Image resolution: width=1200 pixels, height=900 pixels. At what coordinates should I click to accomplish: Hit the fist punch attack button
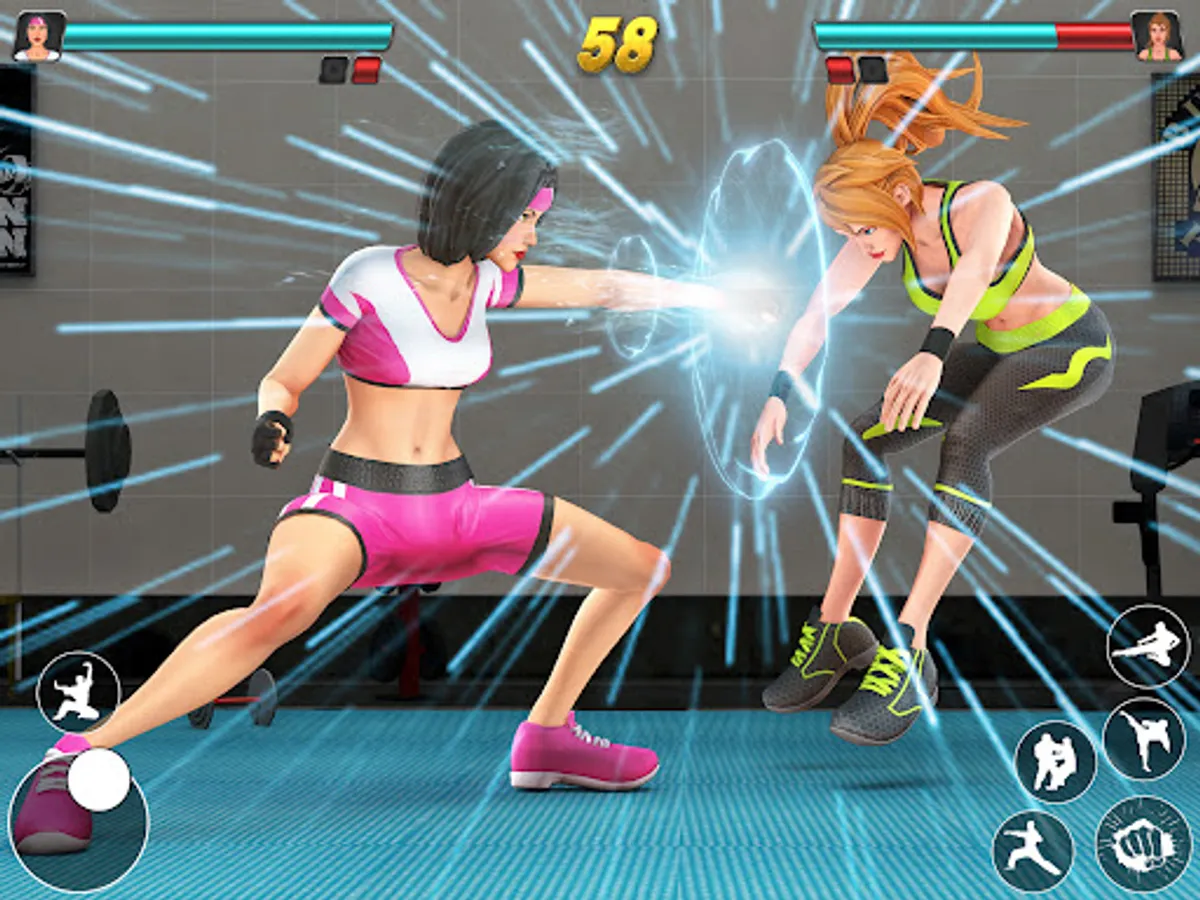coord(1144,845)
